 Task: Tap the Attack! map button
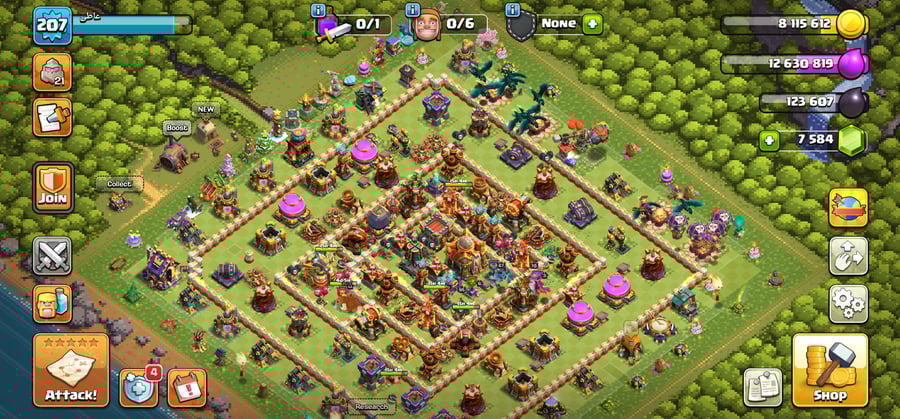click(71, 371)
